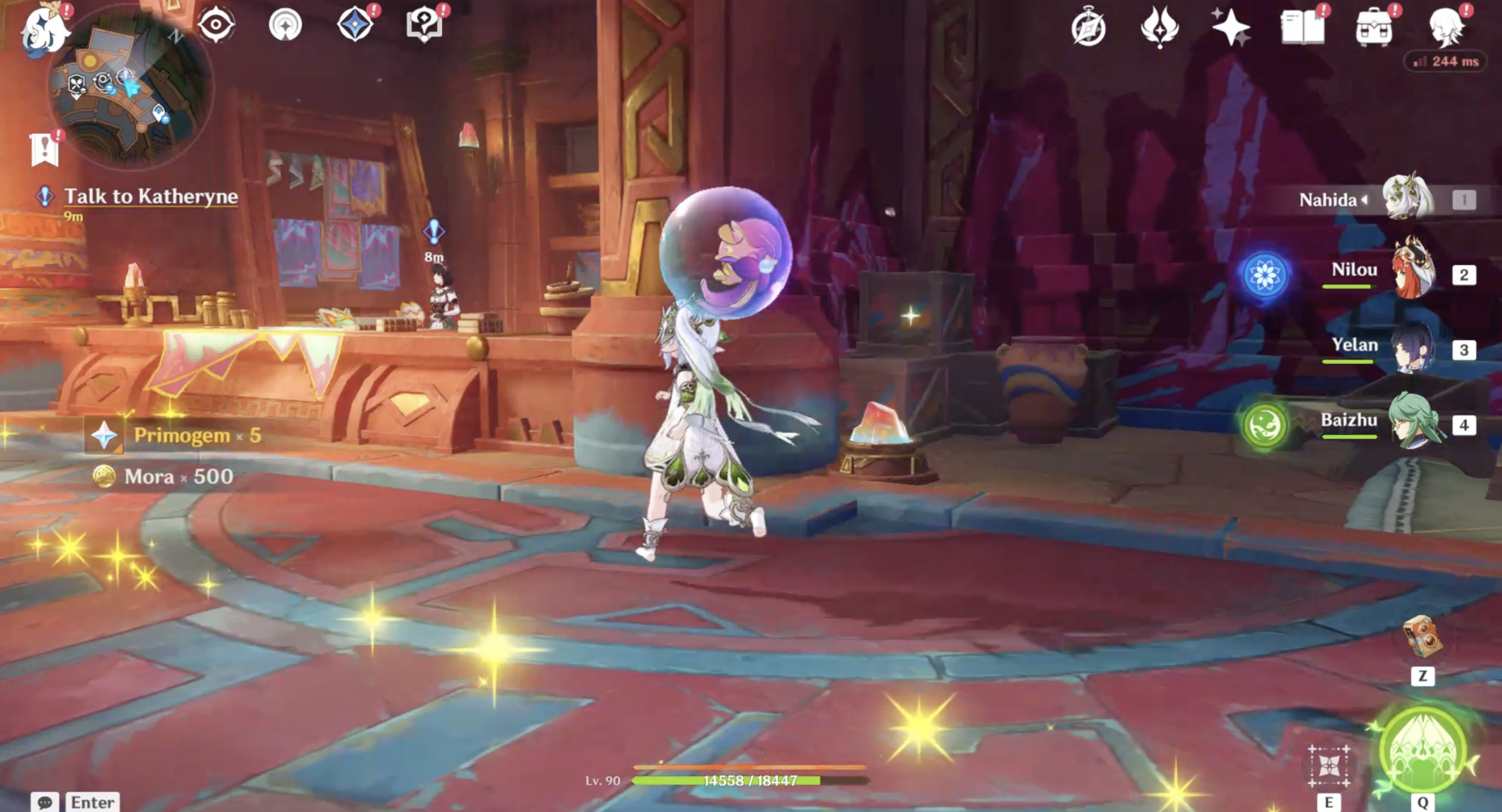Viewport: 1502px width, 812px height.
Task: Open the Archive book icon
Action: (1302, 29)
